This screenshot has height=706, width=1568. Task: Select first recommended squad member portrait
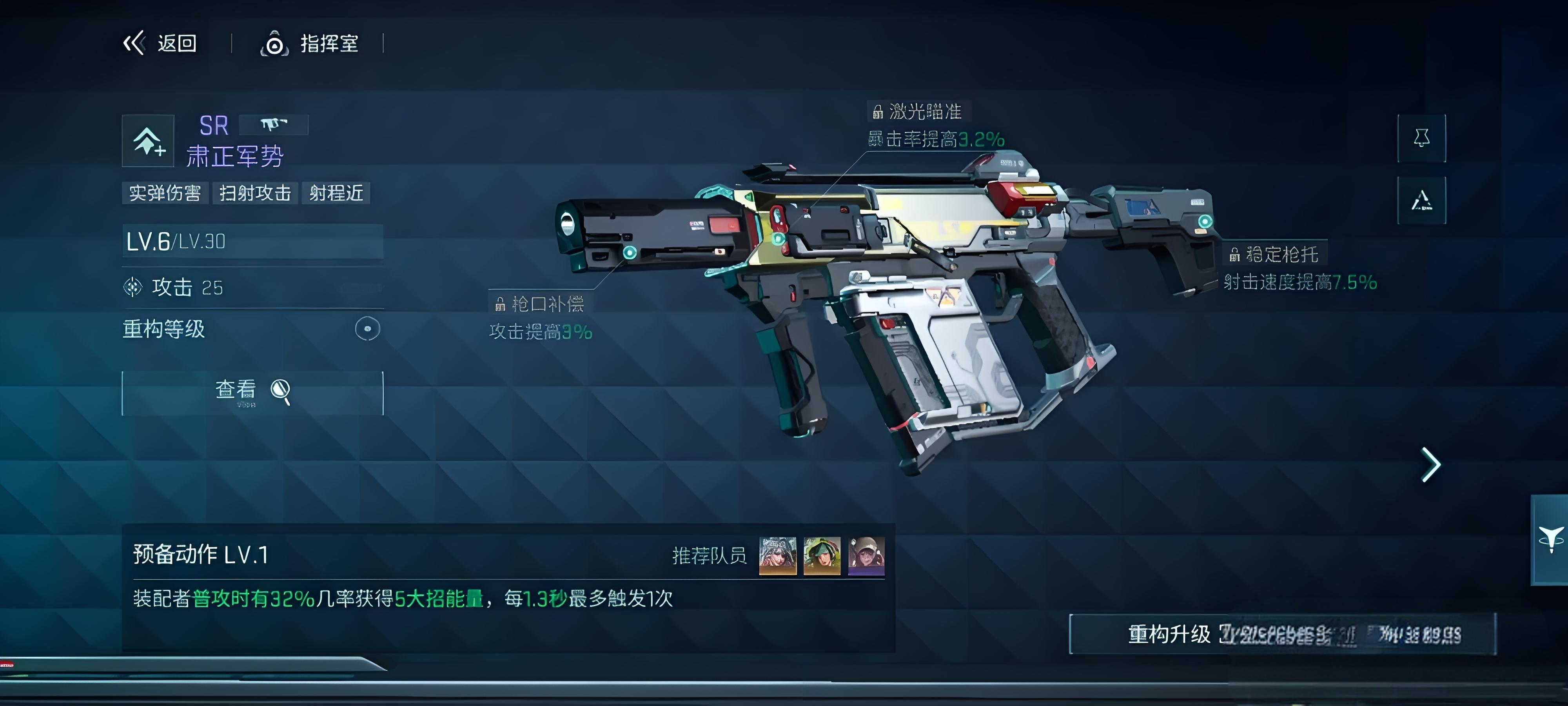(x=777, y=555)
